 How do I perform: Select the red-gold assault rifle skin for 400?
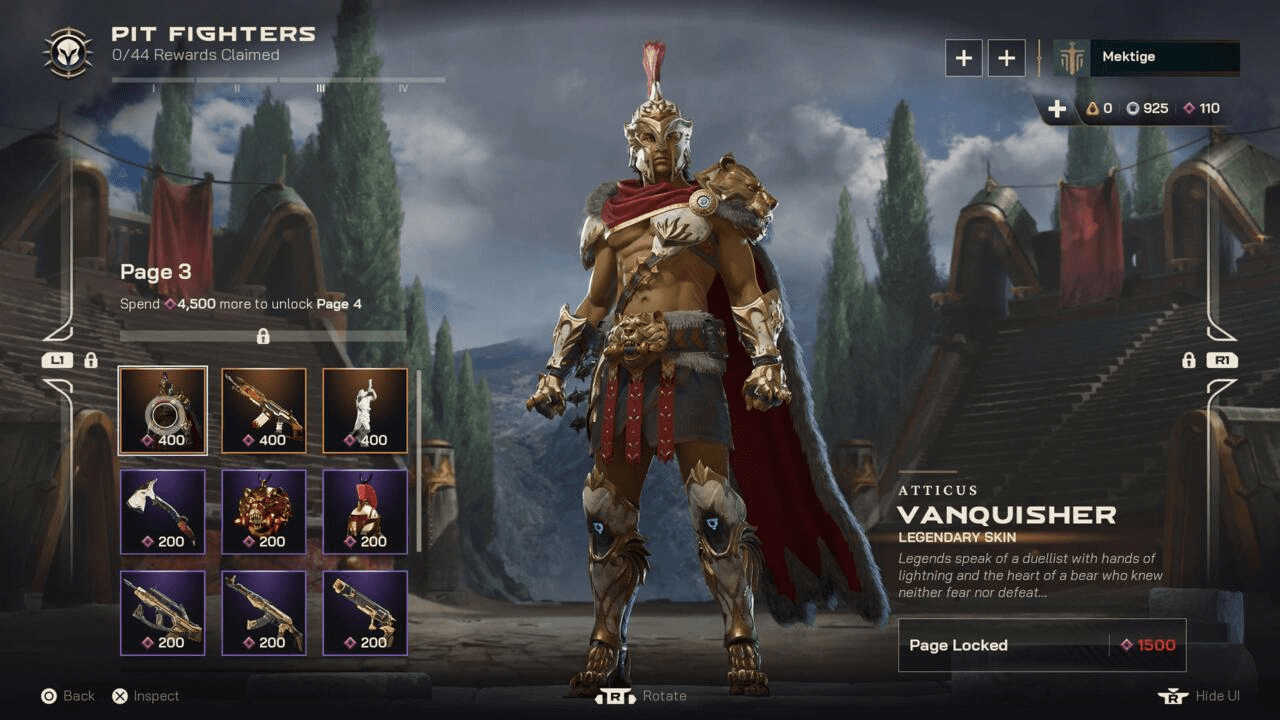pyautogui.click(x=264, y=410)
